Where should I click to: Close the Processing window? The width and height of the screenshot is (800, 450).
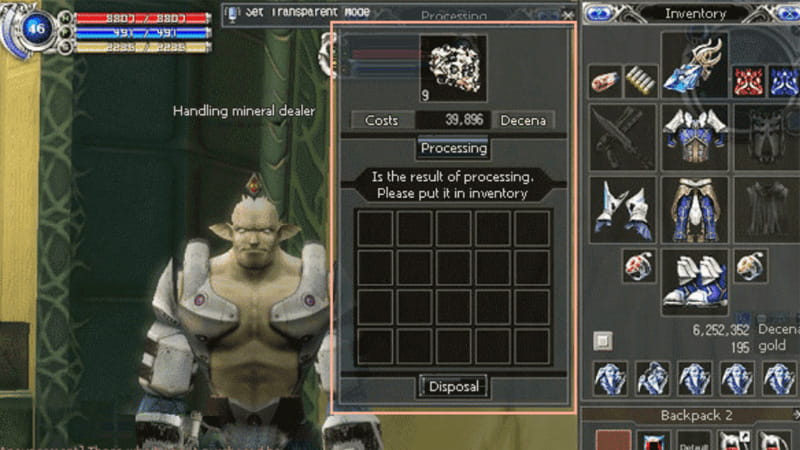[568, 15]
